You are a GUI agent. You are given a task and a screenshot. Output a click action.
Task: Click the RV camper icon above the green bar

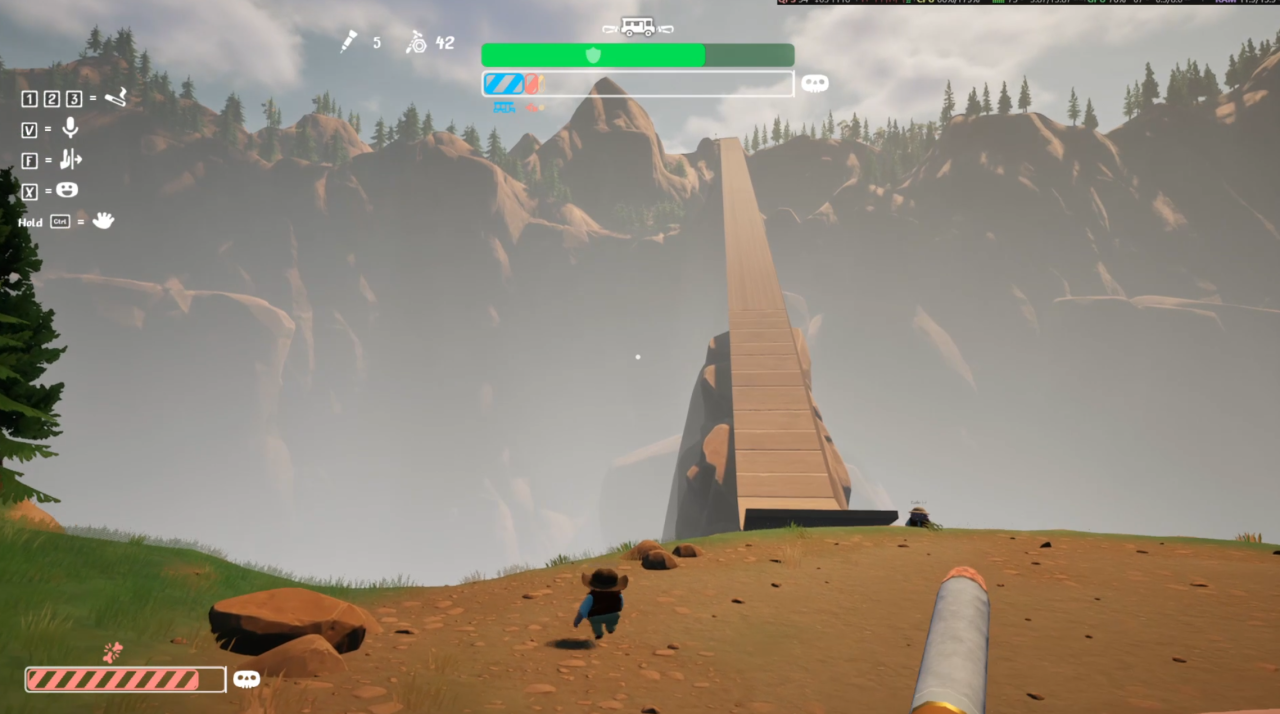coord(638,27)
